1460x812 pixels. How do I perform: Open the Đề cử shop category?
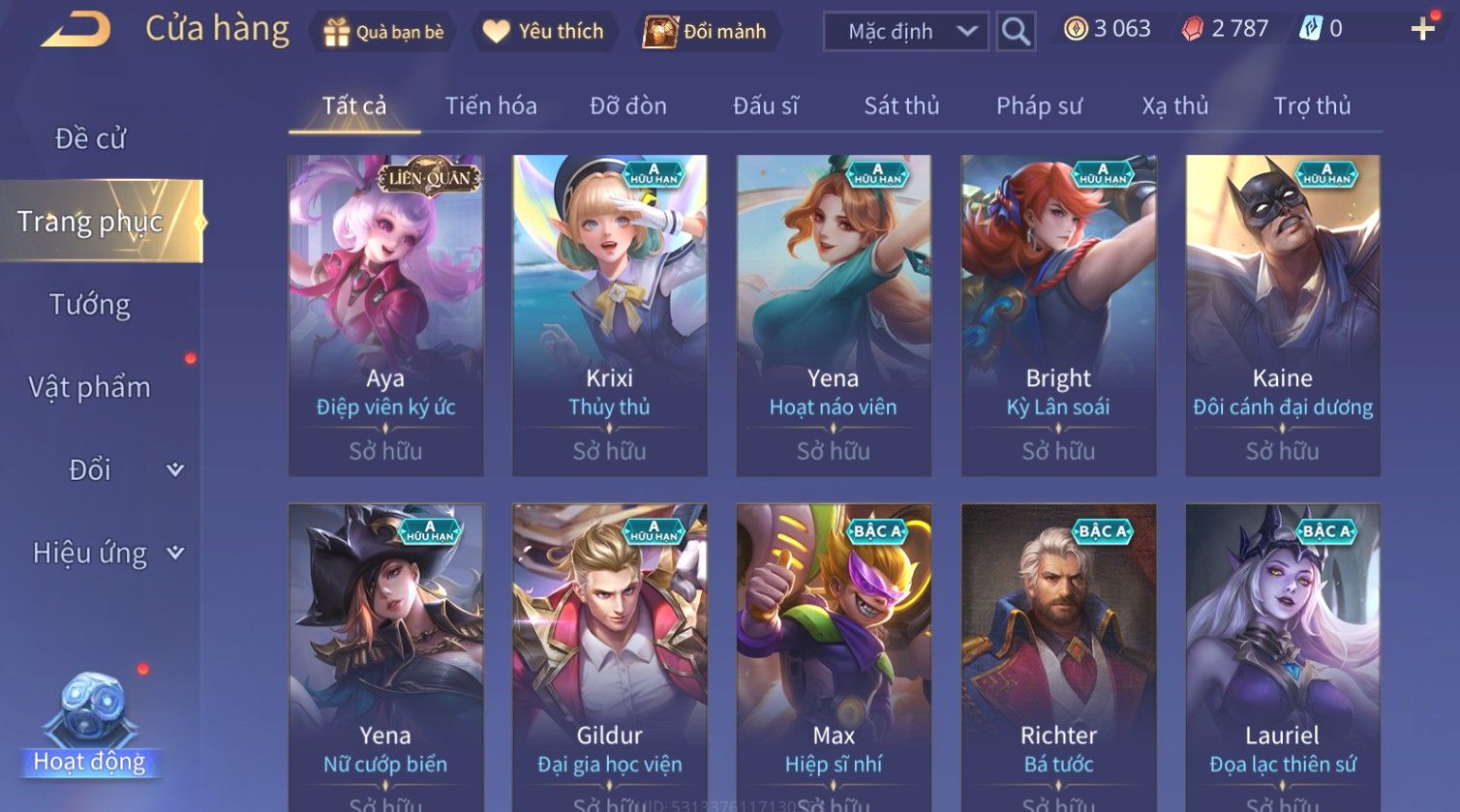pos(90,138)
